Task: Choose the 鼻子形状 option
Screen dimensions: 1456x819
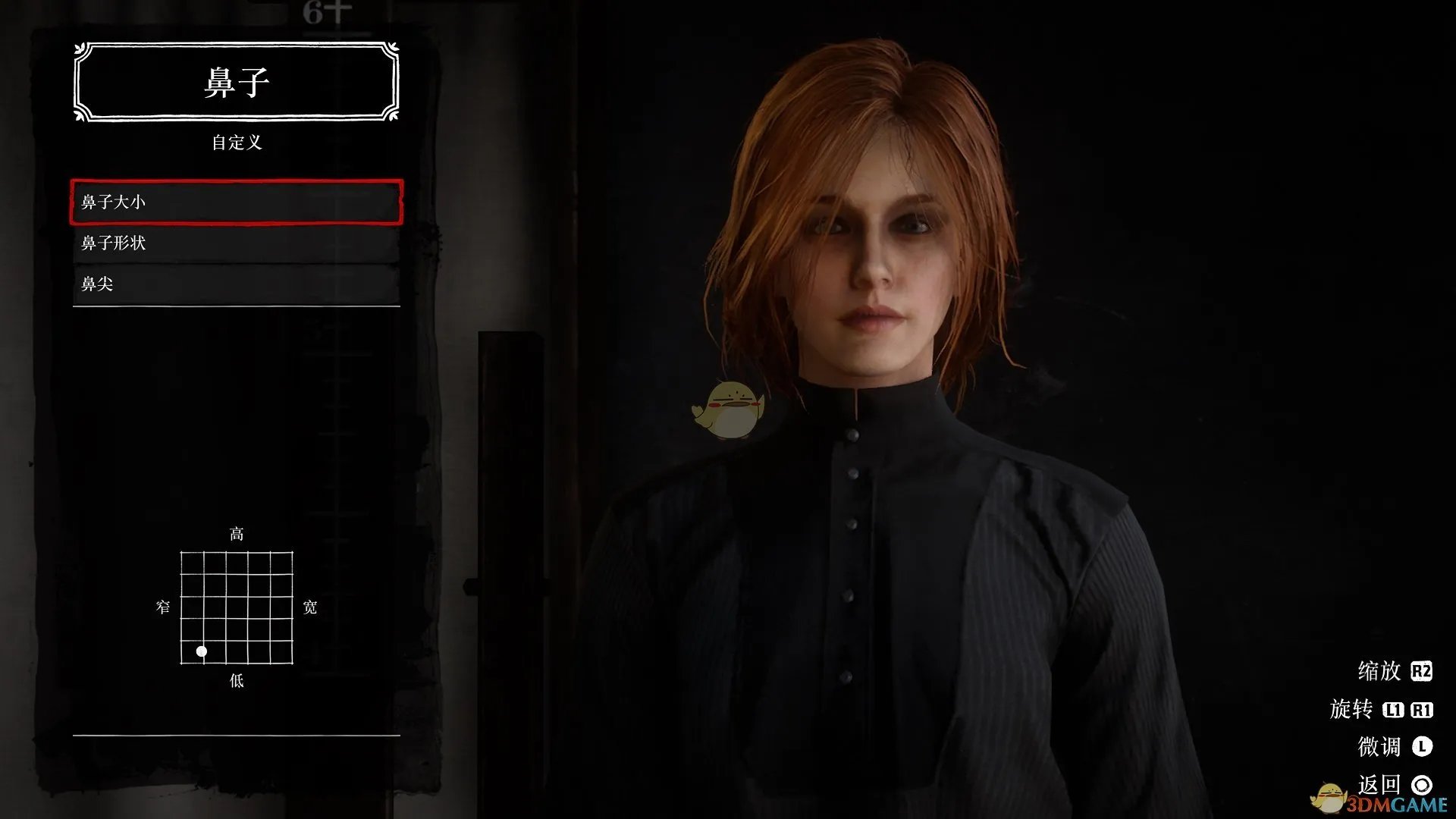Action: pos(236,243)
